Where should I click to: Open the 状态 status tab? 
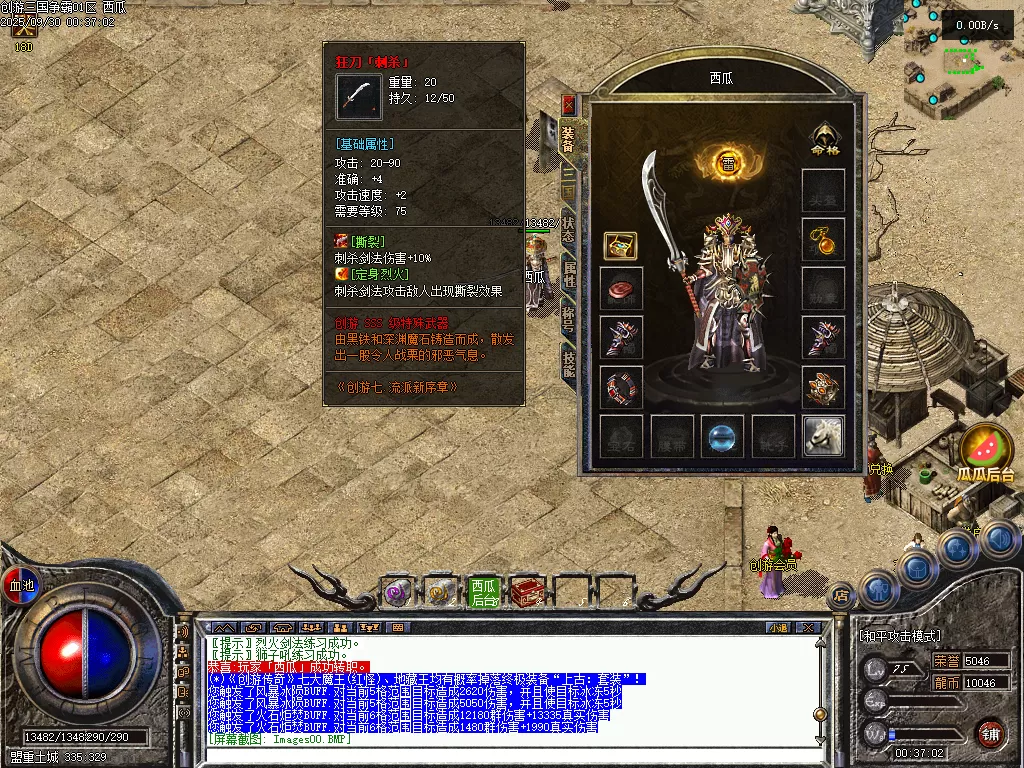point(568,228)
